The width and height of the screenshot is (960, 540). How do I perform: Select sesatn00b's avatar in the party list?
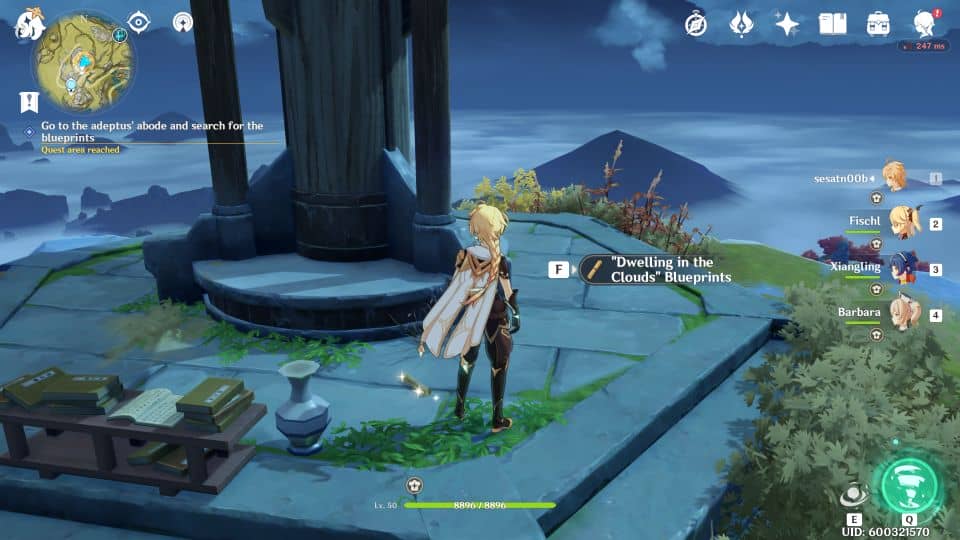(x=893, y=178)
